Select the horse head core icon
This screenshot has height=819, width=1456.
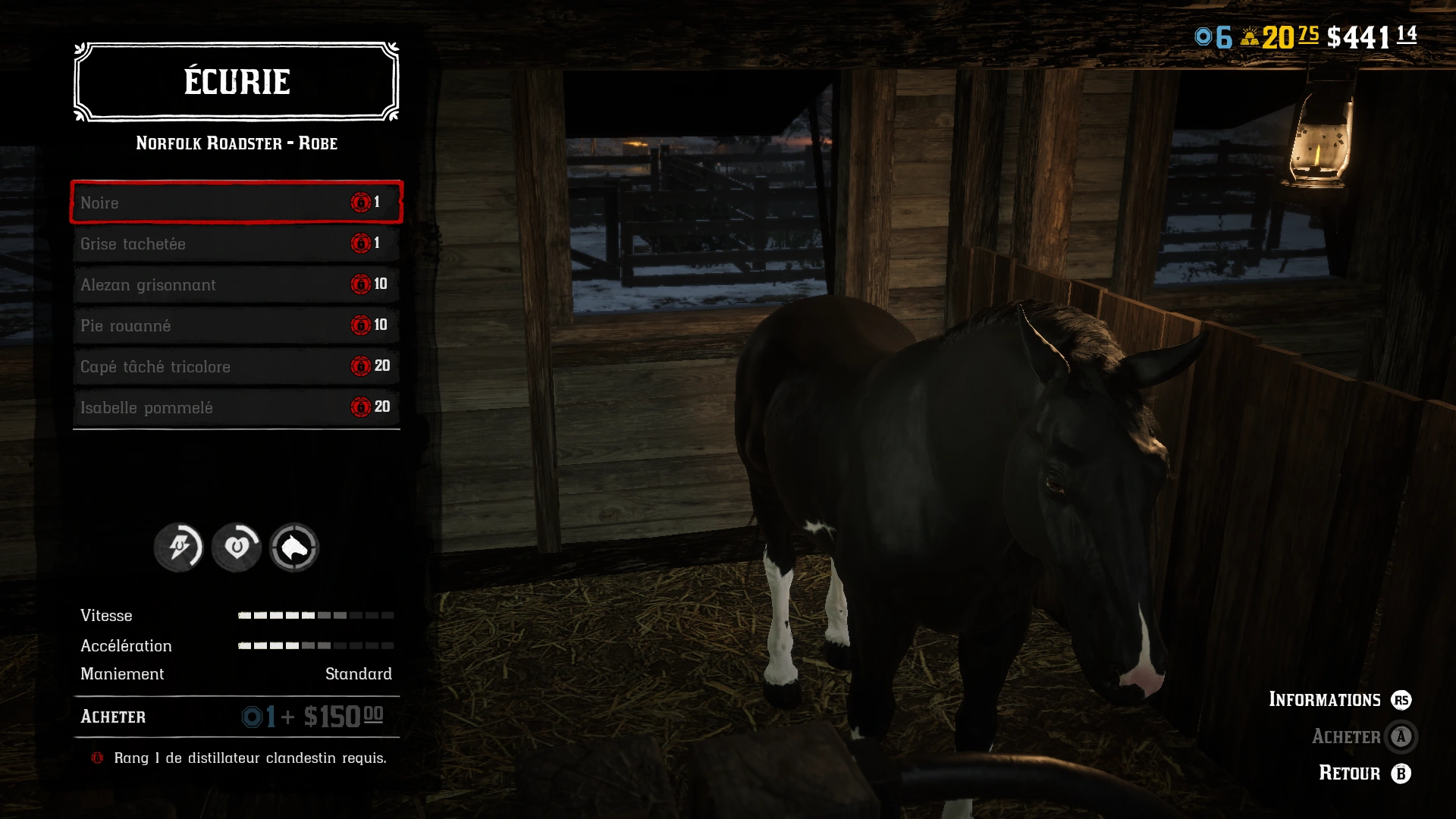point(293,548)
